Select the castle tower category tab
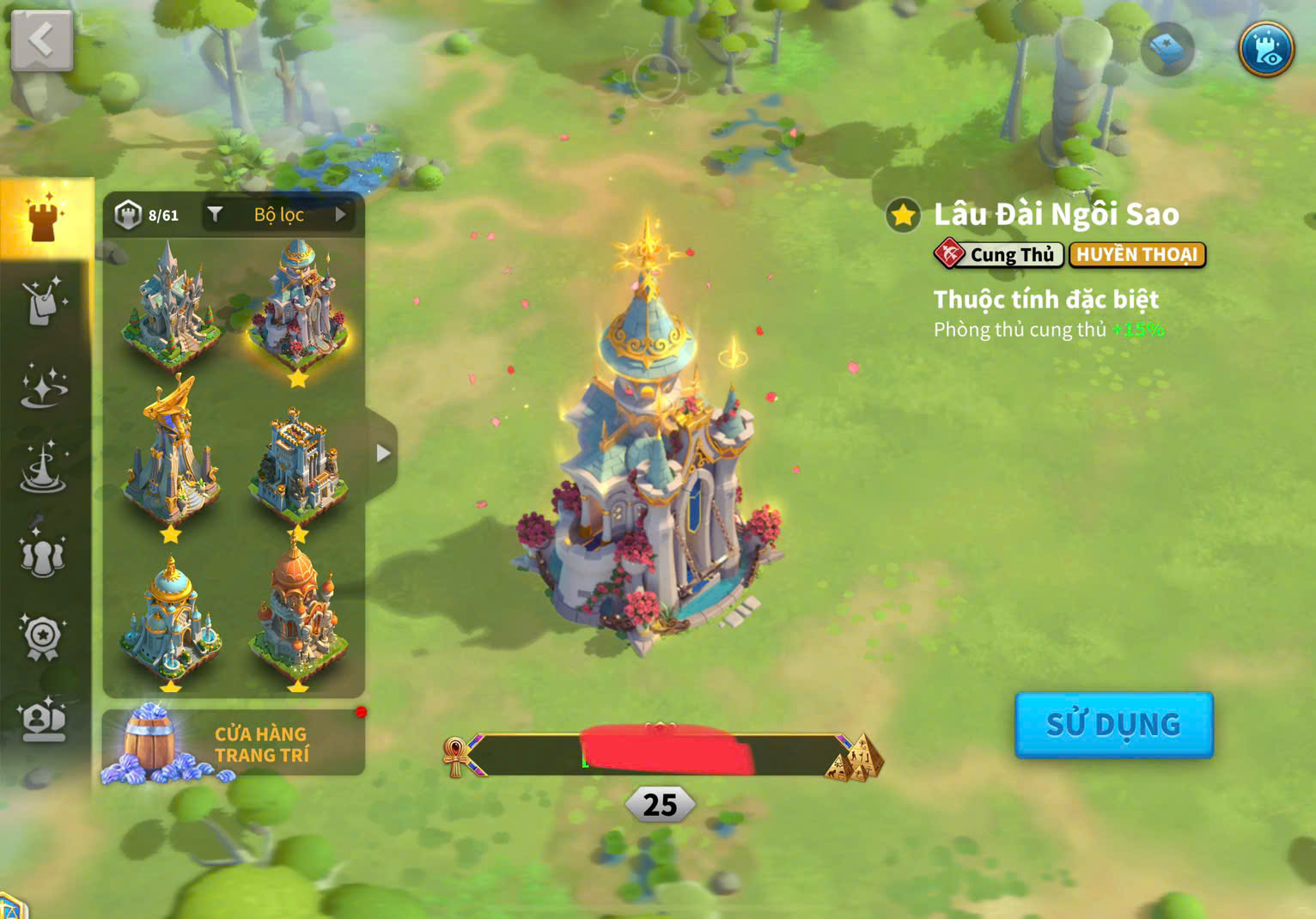This screenshot has width=1316, height=919. 45,216
